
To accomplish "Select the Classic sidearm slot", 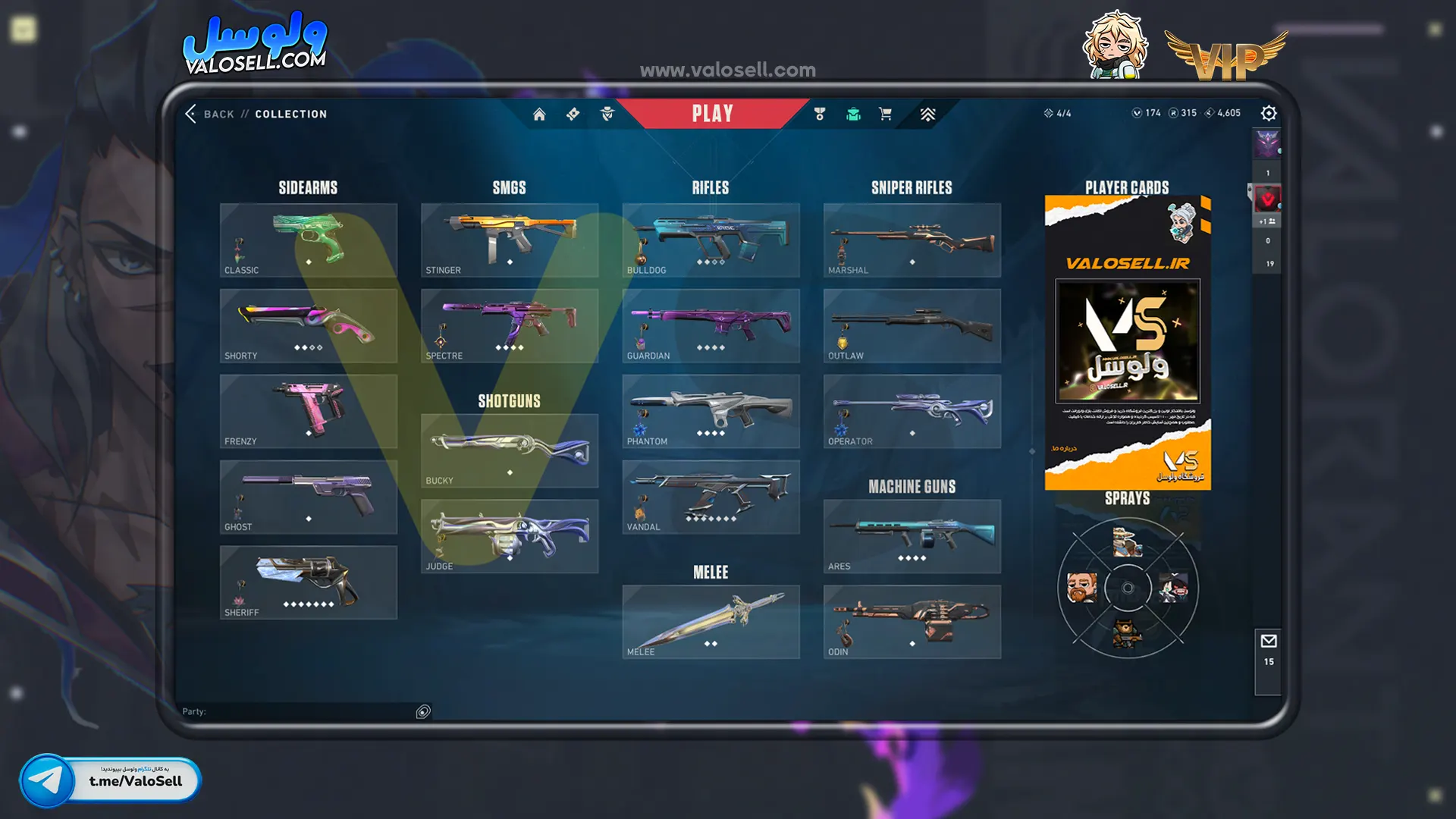I will tap(309, 240).
